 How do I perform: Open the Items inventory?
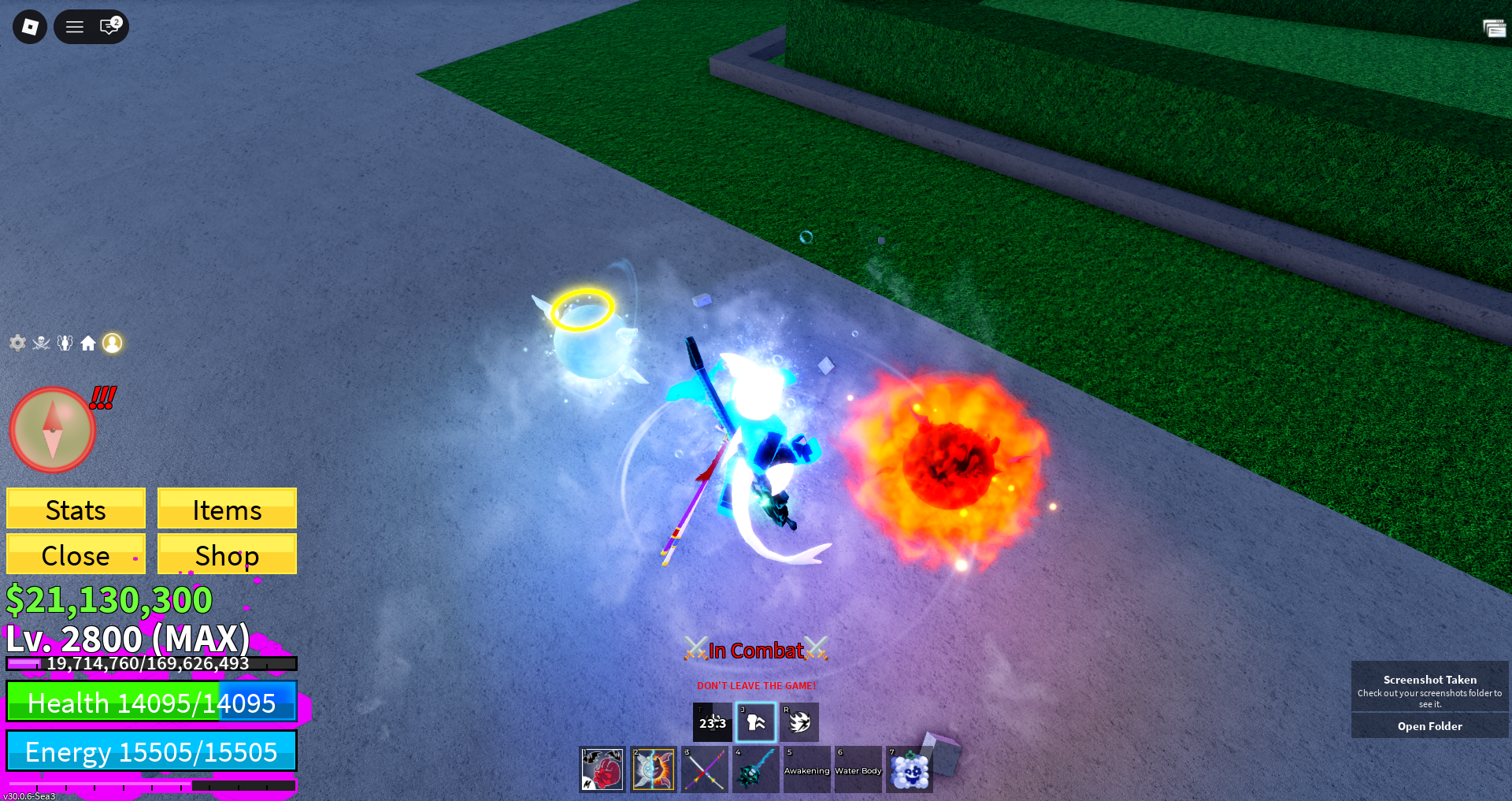[x=227, y=509]
